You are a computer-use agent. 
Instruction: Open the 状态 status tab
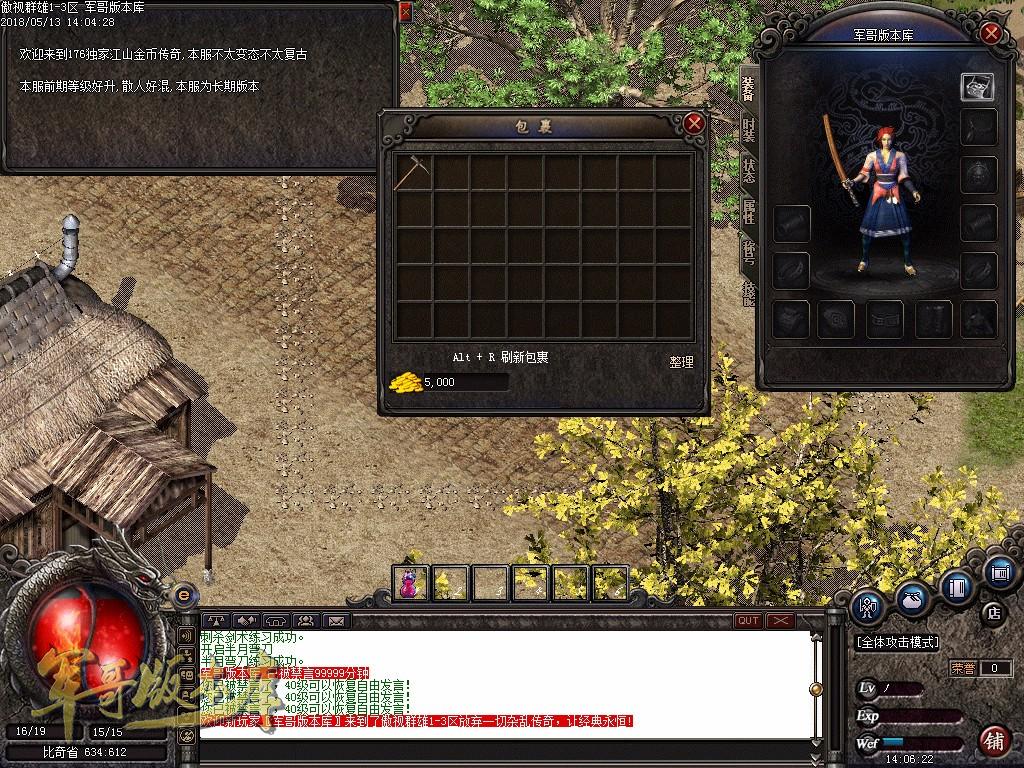point(748,170)
